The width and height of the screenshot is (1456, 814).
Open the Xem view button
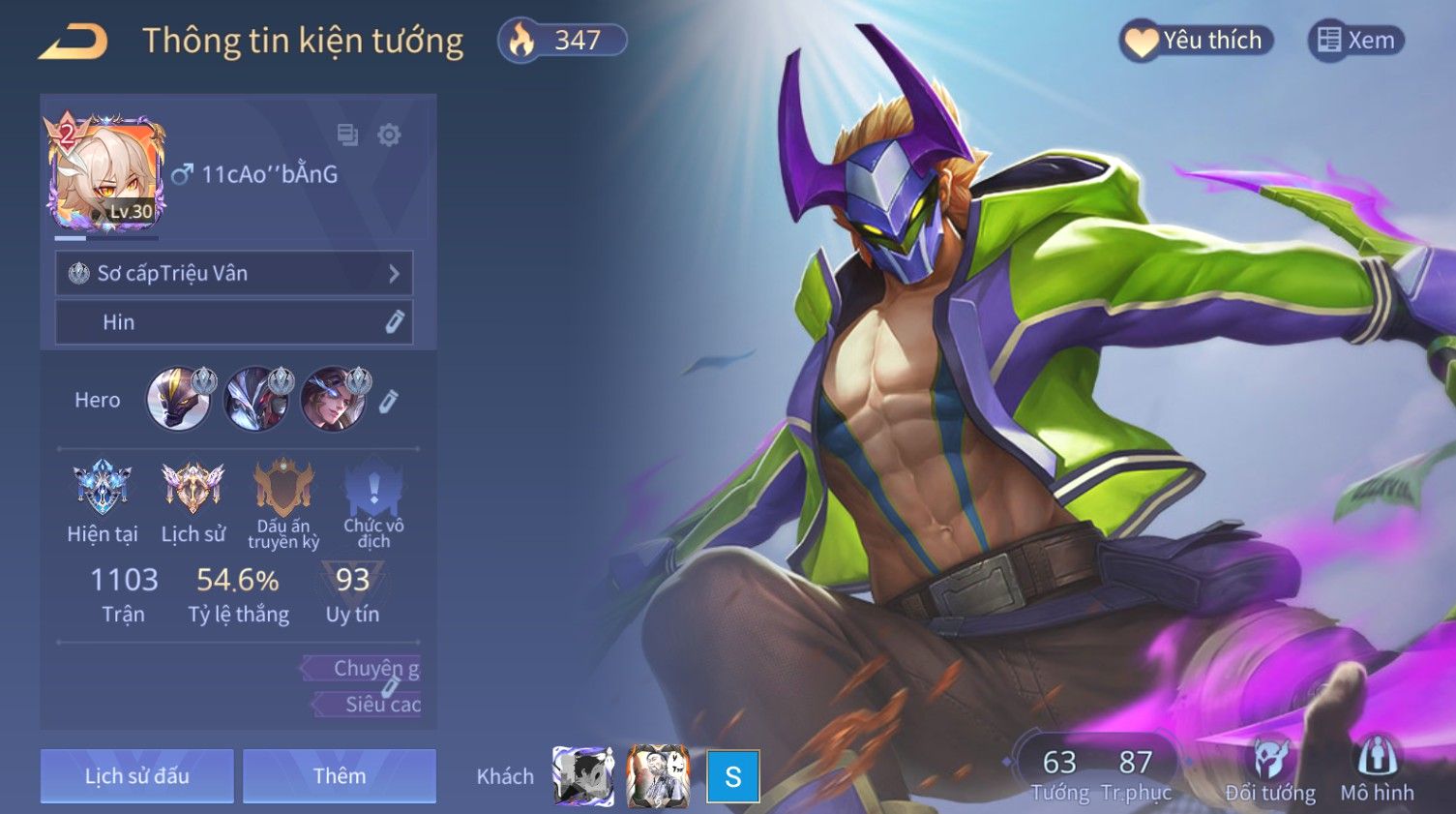(1356, 41)
